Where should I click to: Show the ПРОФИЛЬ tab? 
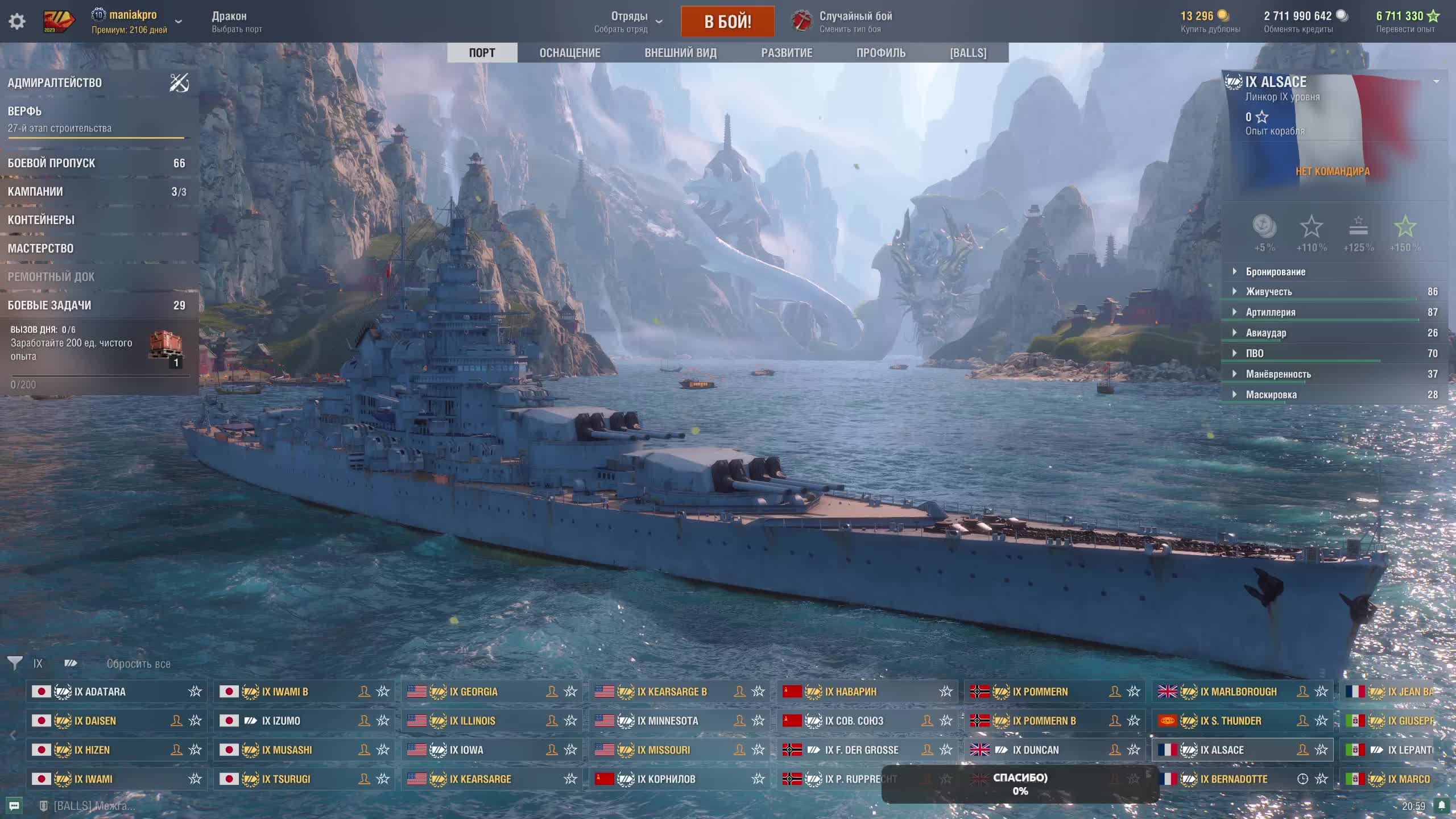[x=880, y=53]
